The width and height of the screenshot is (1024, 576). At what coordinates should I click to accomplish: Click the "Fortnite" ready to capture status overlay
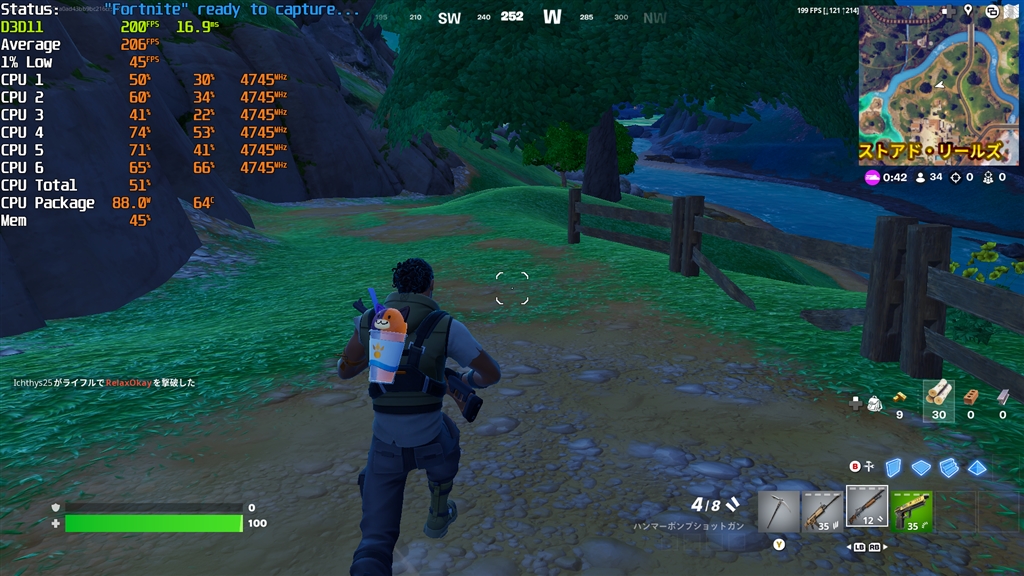(232, 9)
